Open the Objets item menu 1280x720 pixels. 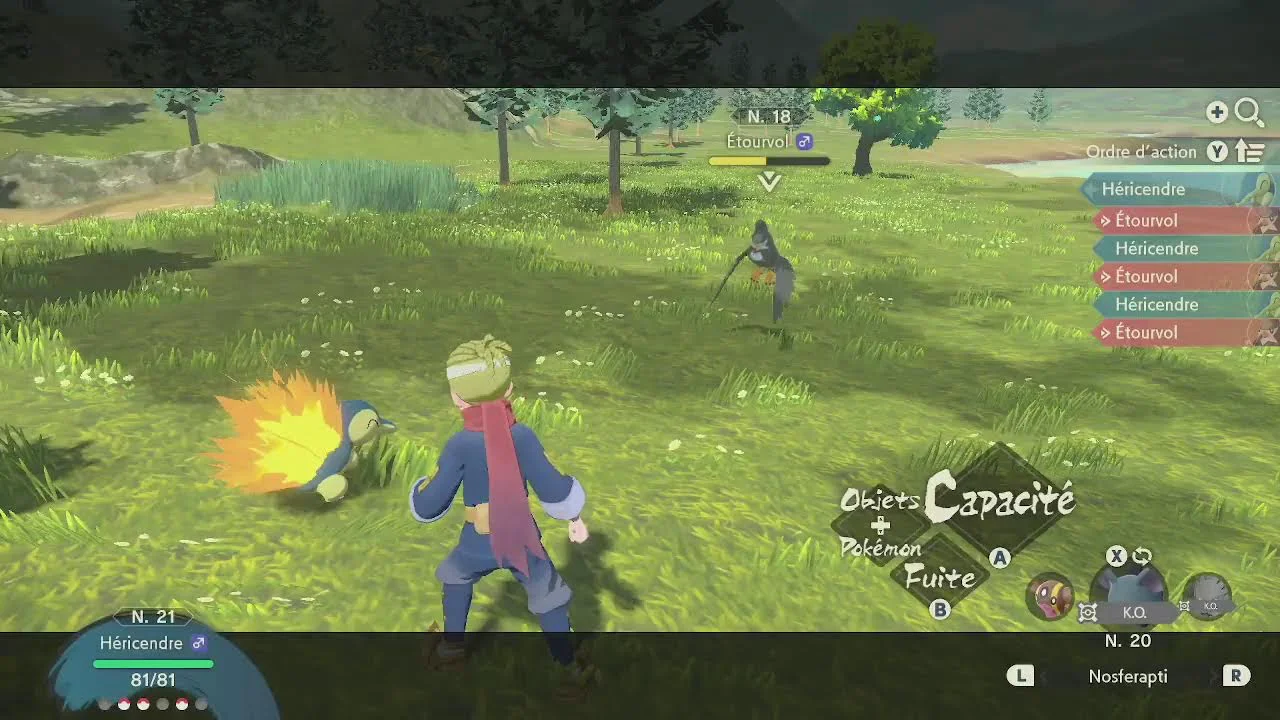[x=879, y=500]
